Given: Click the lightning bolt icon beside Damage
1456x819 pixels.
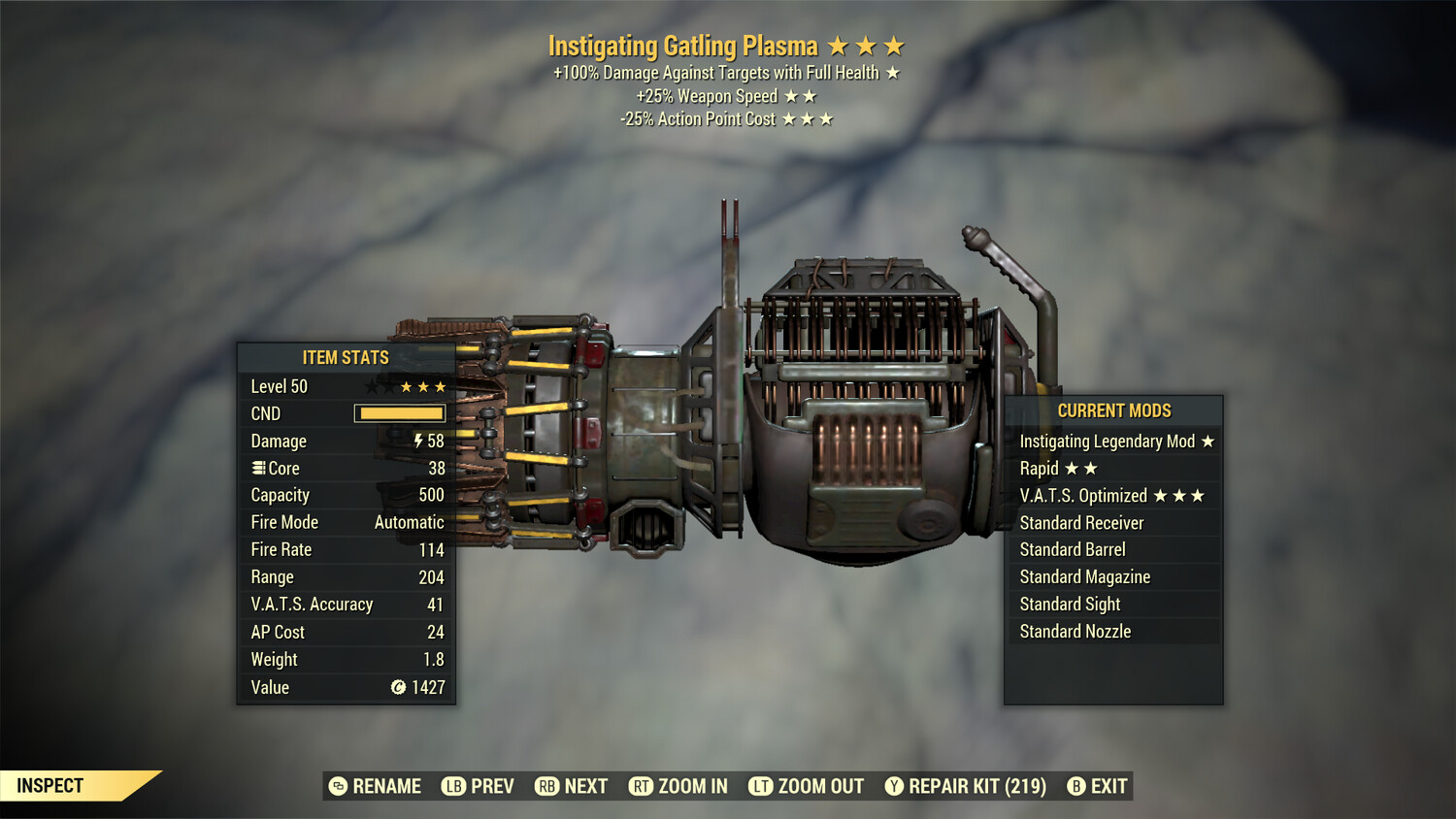Looking at the screenshot, I should pyautogui.click(x=417, y=441).
